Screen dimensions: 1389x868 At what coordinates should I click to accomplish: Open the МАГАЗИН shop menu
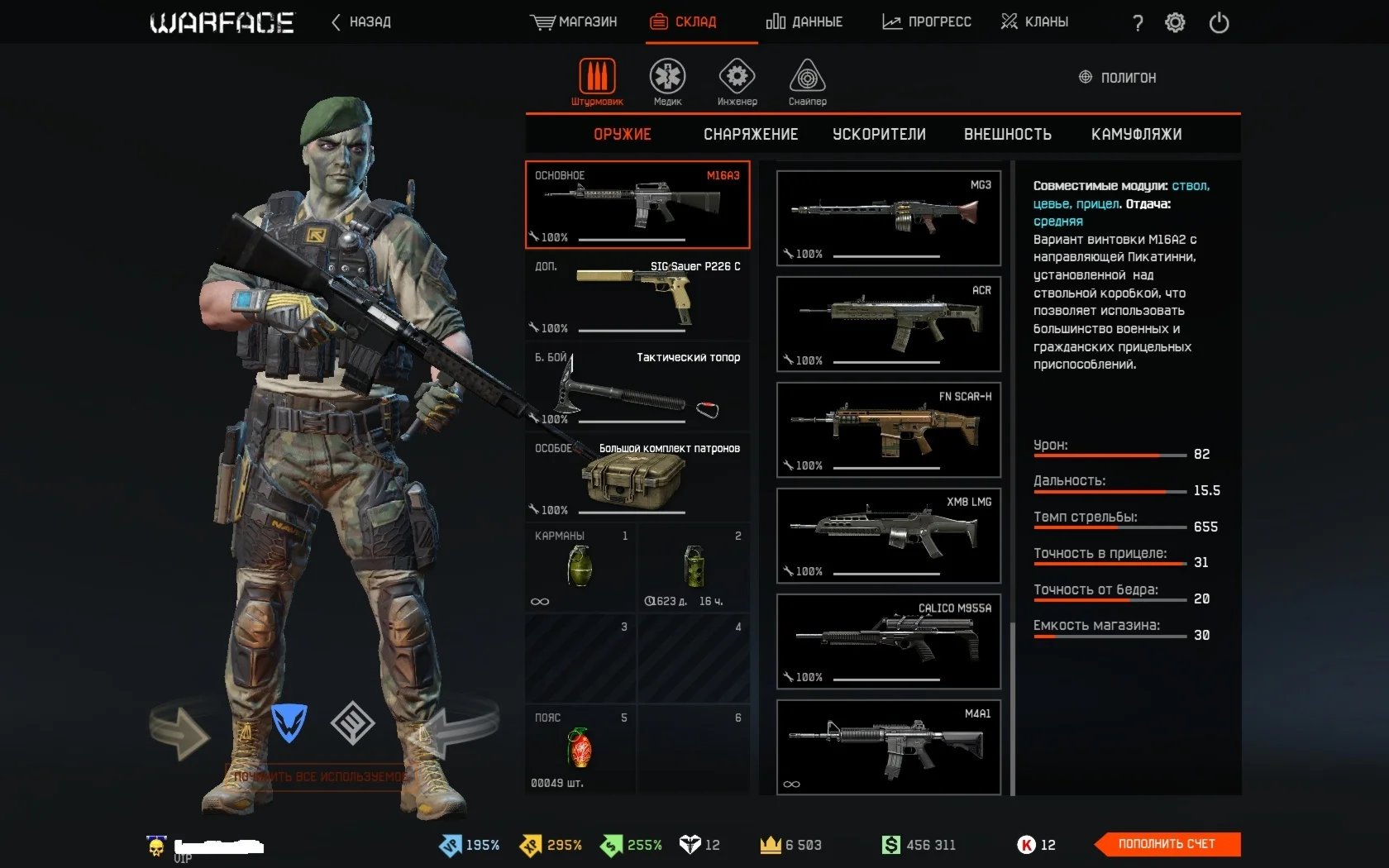[x=574, y=22]
